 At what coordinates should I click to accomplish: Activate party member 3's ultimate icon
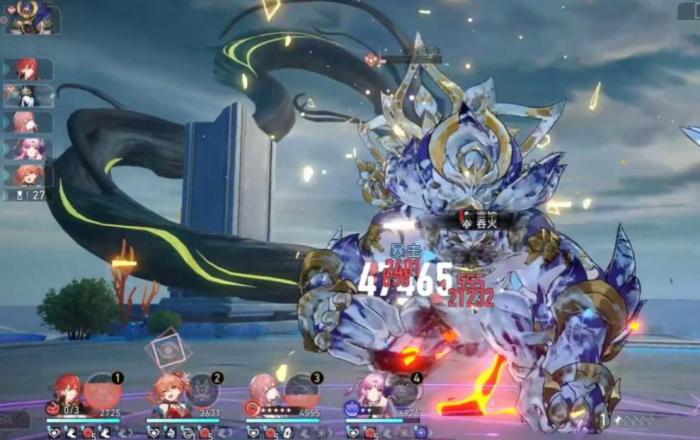302,390
